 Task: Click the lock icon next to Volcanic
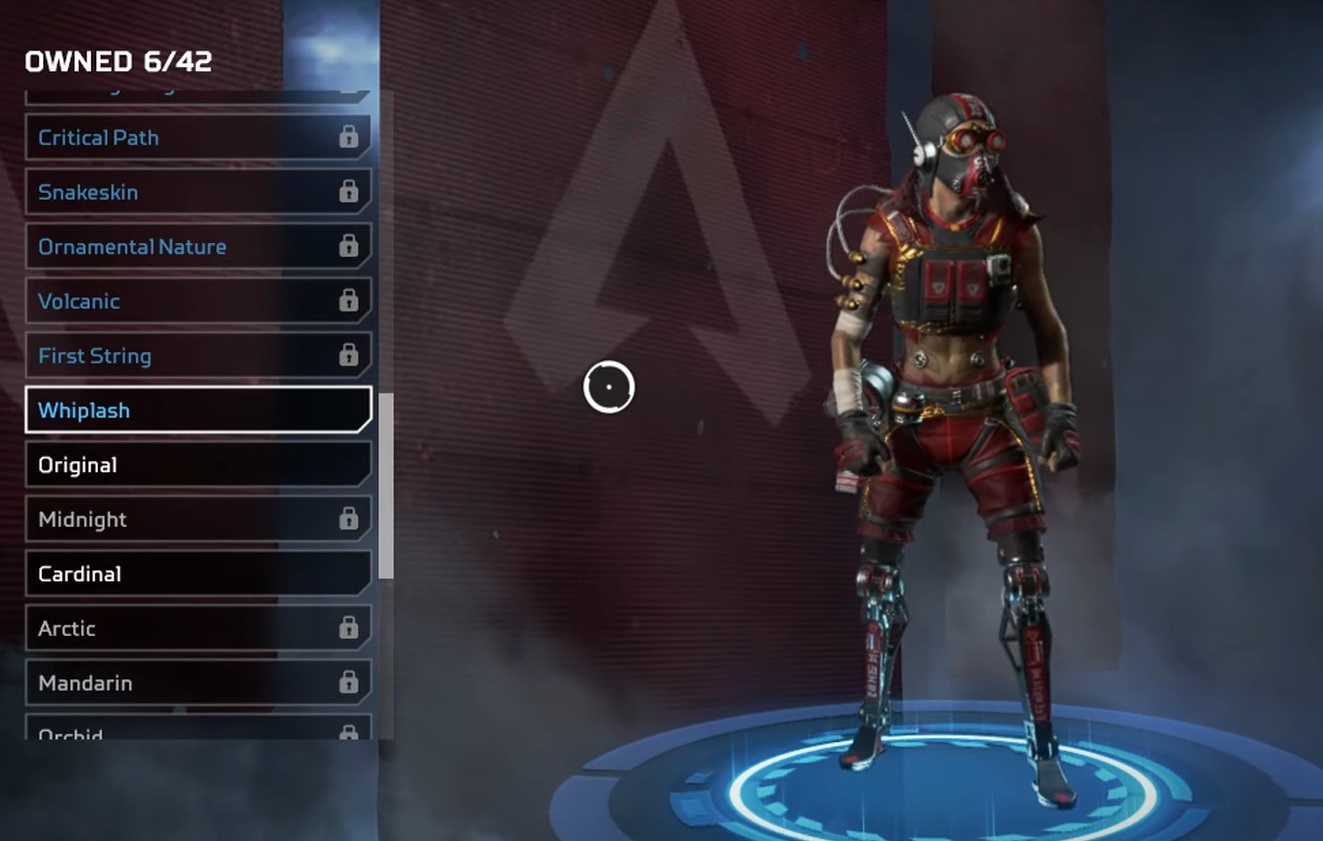pyautogui.click(x=349, y=300)
